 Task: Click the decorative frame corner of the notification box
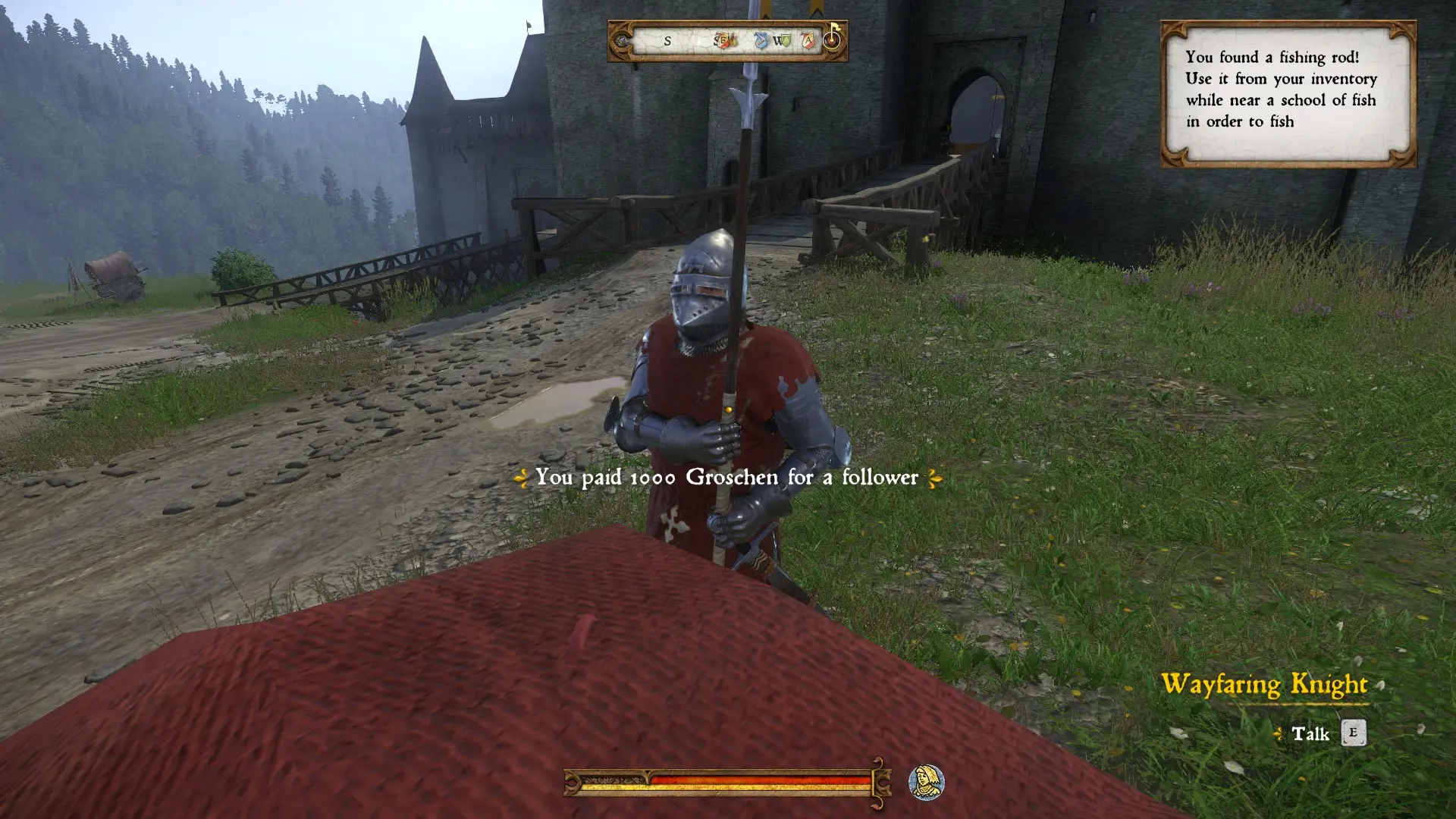[x=1172, y=30]
